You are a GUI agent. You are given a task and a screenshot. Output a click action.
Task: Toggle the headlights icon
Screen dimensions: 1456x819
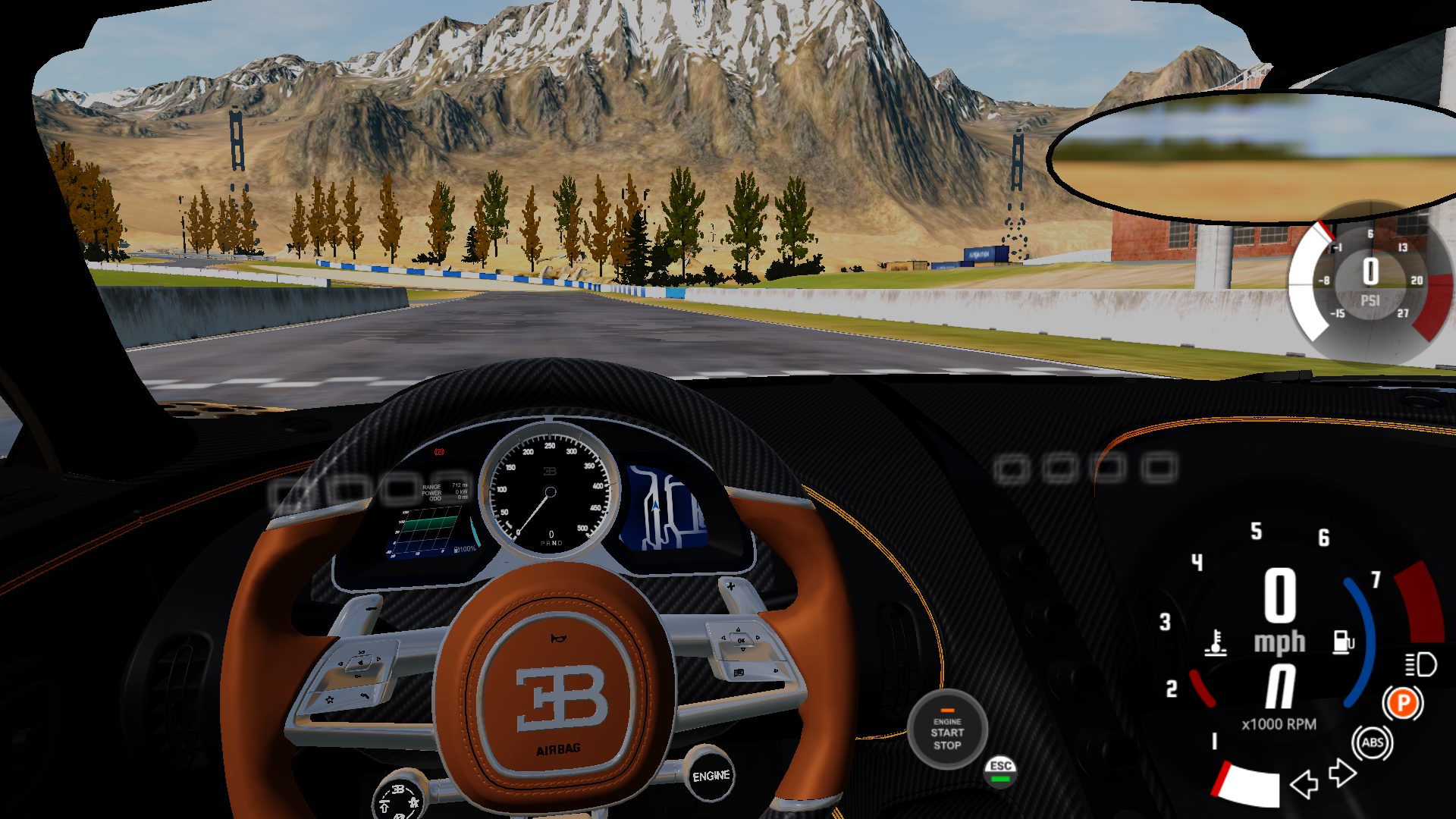tap(1420, 665)
